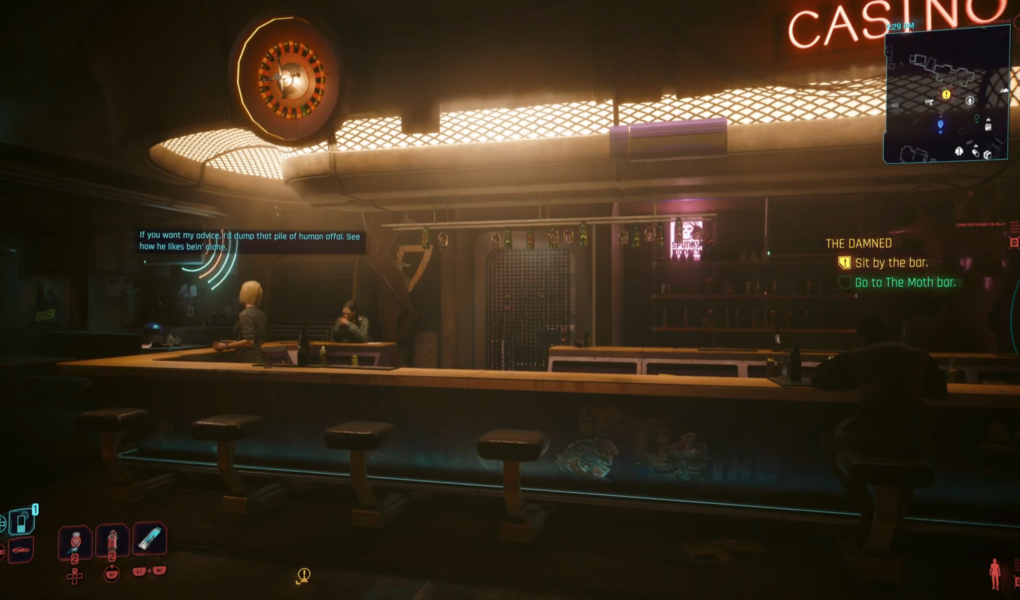Click the phone icon with notification badge

21,521
